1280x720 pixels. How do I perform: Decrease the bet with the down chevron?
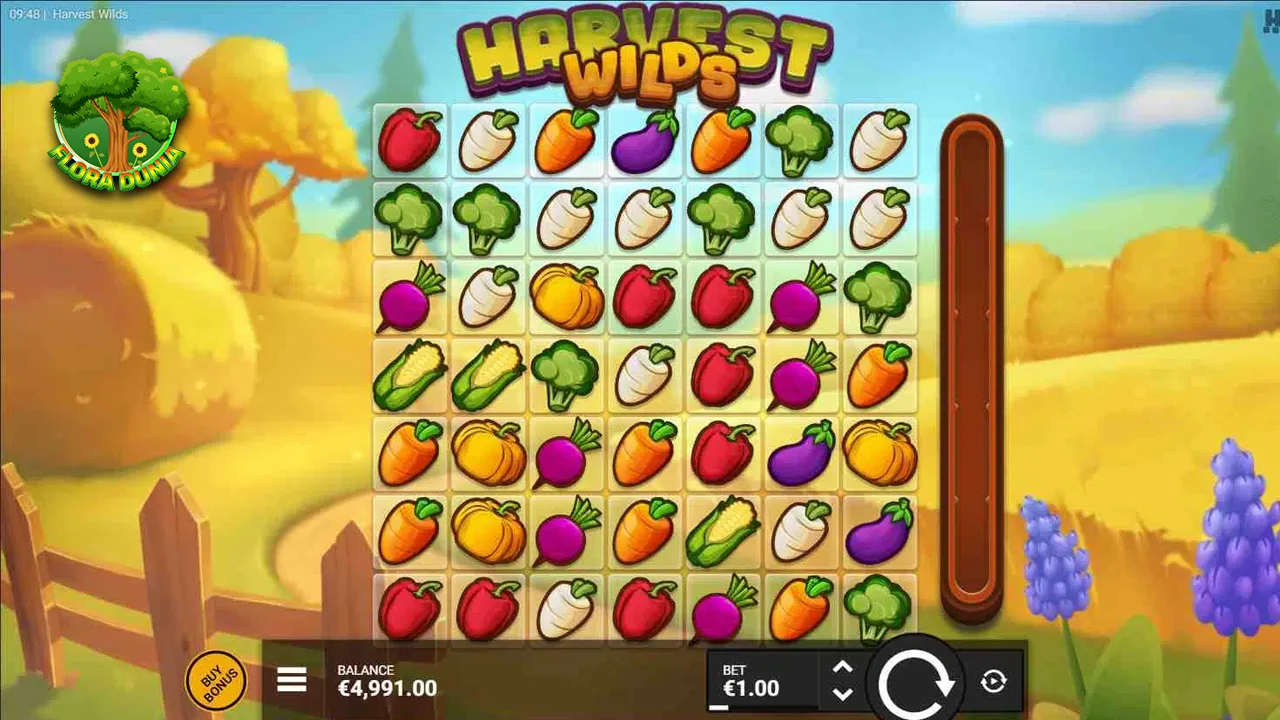840,694
